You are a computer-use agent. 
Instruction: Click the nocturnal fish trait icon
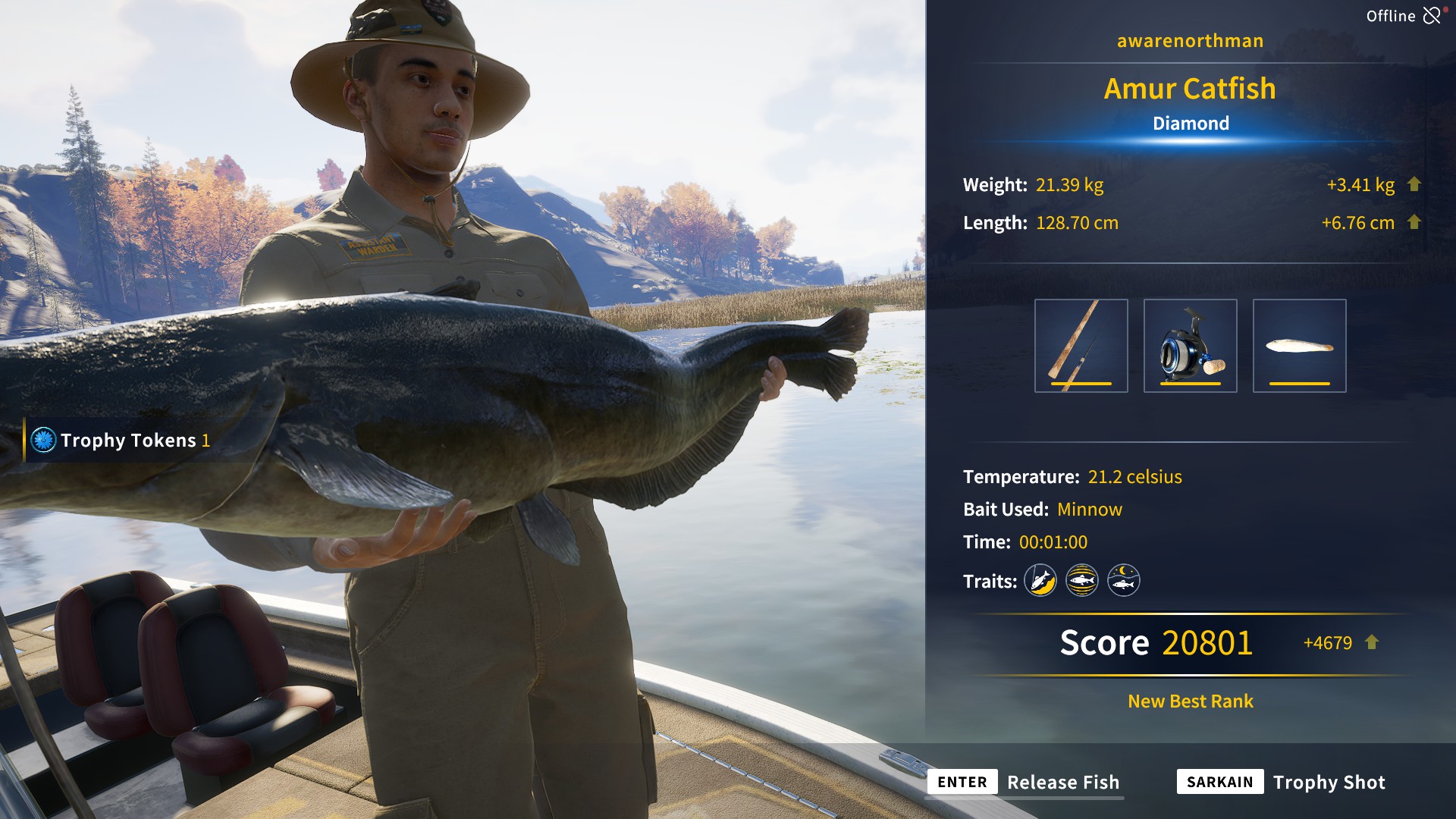pyautogui.click(x=1123, y=579)
